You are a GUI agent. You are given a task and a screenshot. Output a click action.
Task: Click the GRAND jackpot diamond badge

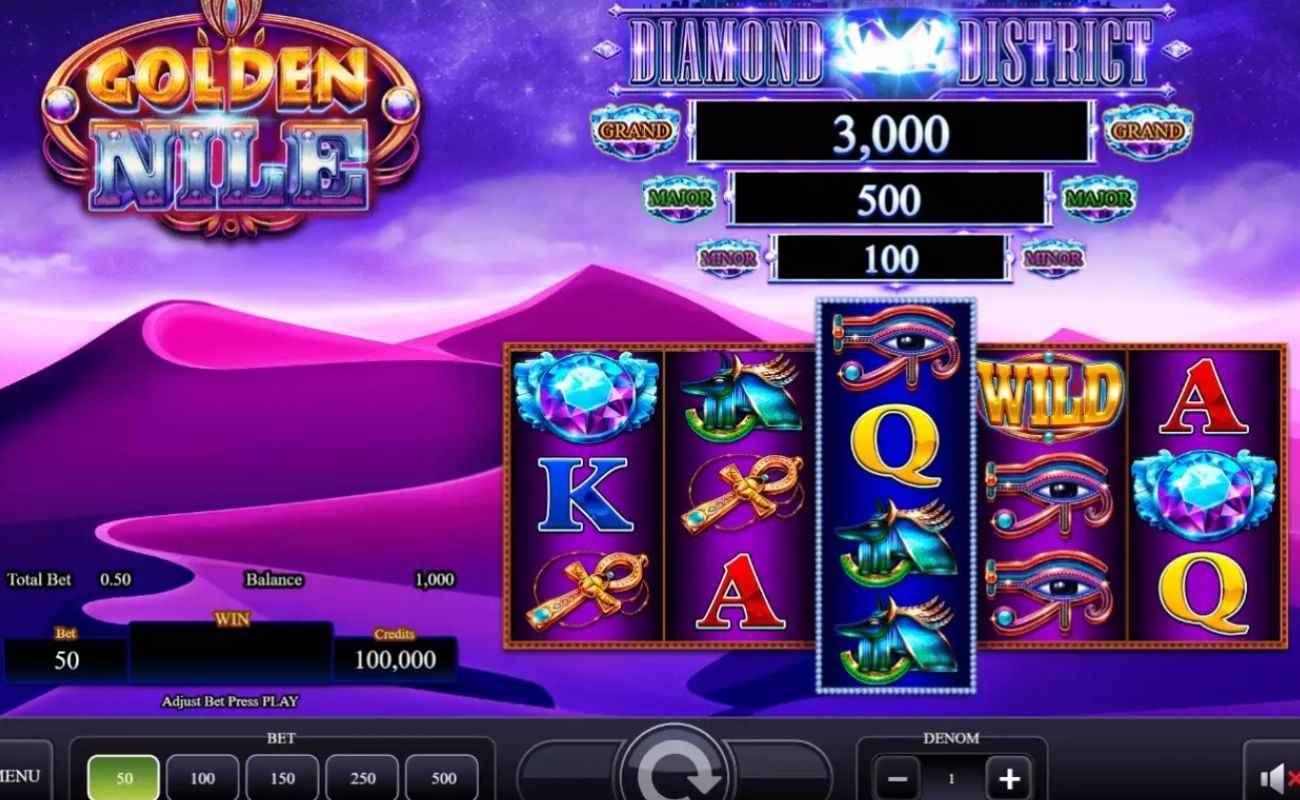click(x=634, y=130)
